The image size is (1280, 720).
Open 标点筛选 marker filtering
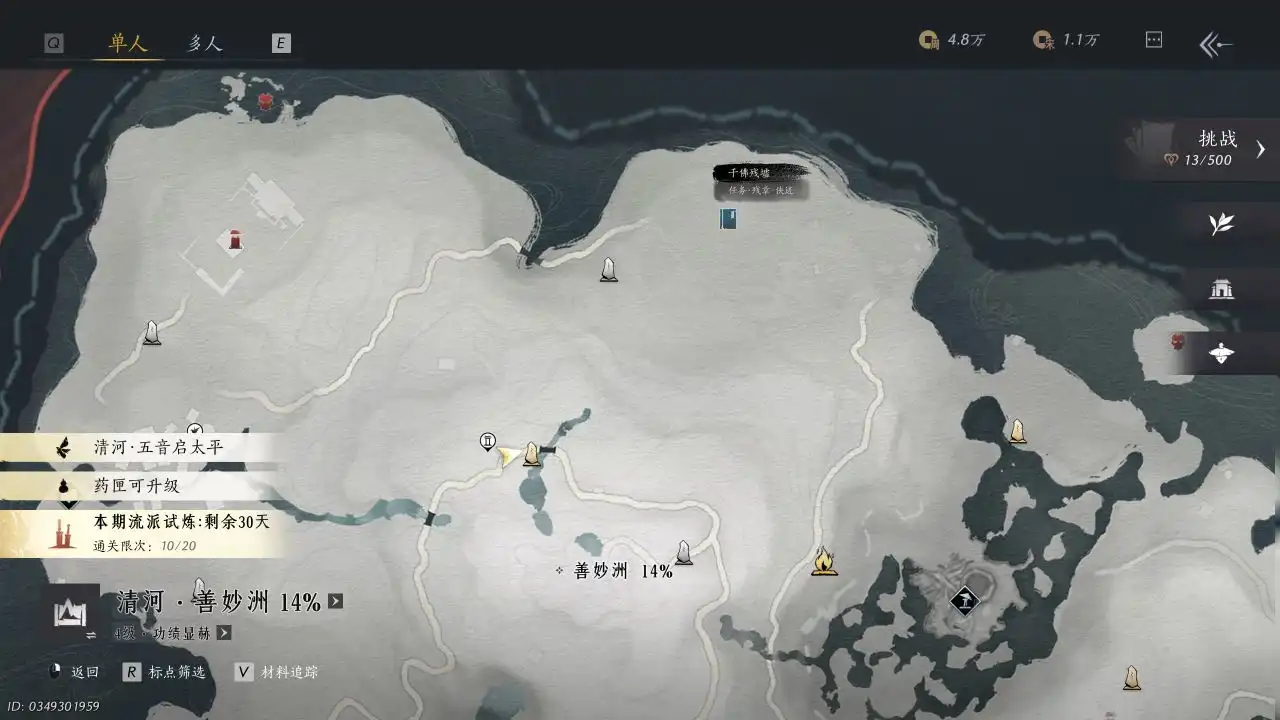click(x=166, y=672)
